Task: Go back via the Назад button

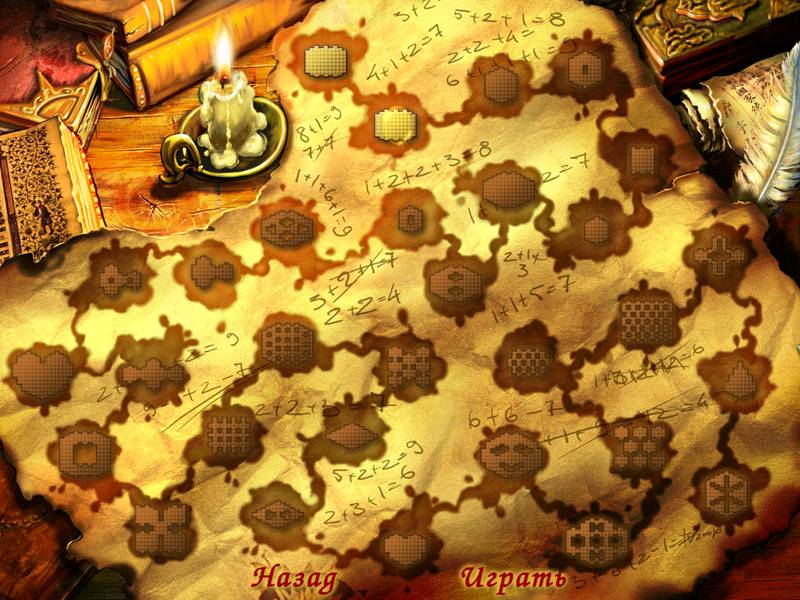Action: (294, 578)
